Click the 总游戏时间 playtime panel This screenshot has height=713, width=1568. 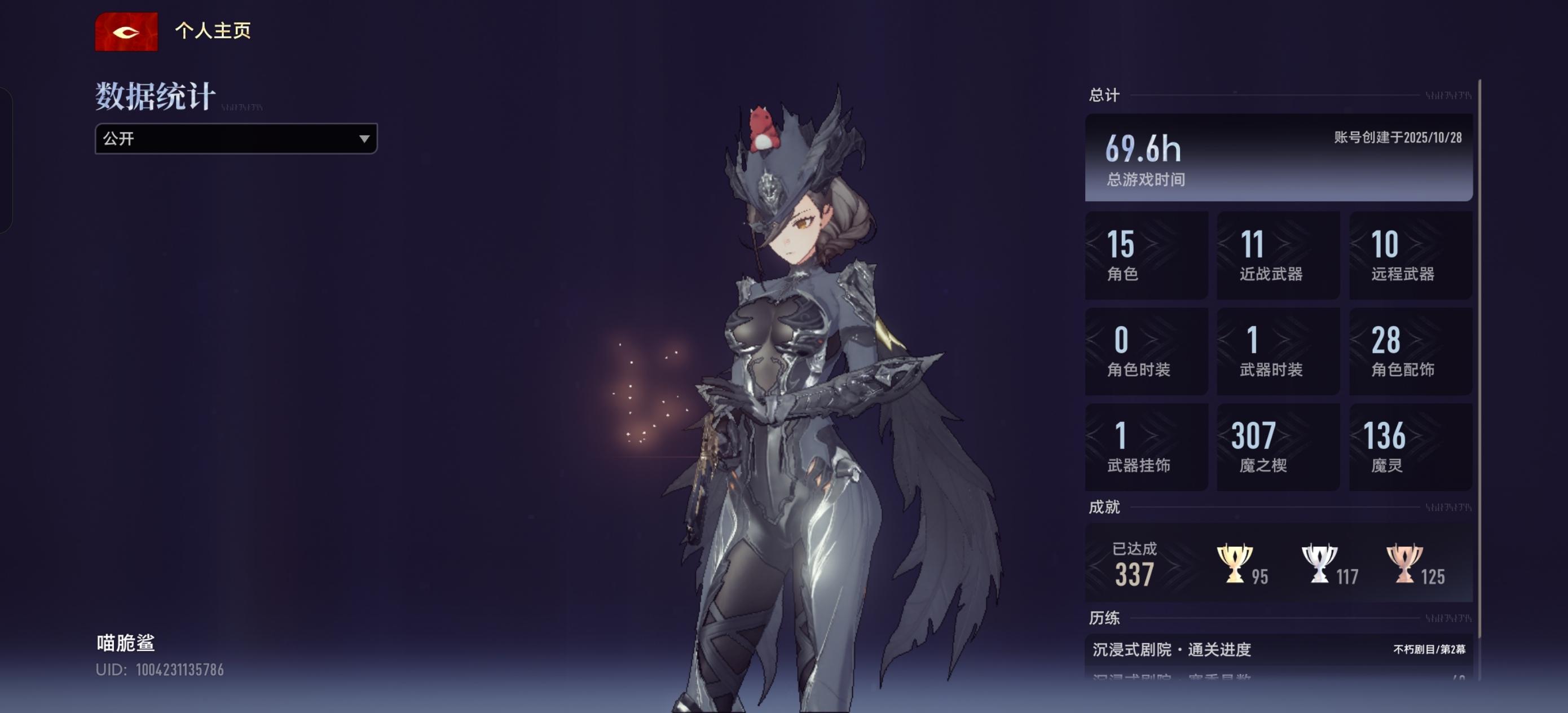click(1278, 157)
